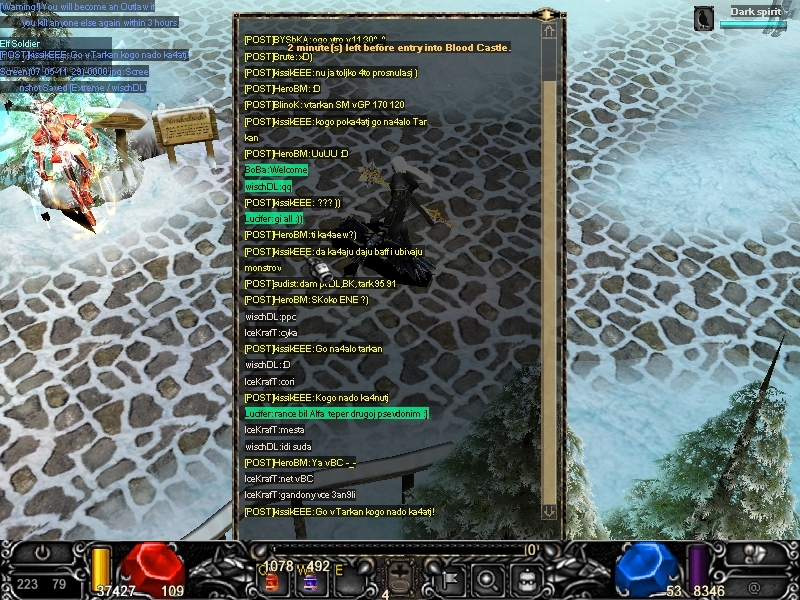Click the magnifier icon button

point(488,578)
